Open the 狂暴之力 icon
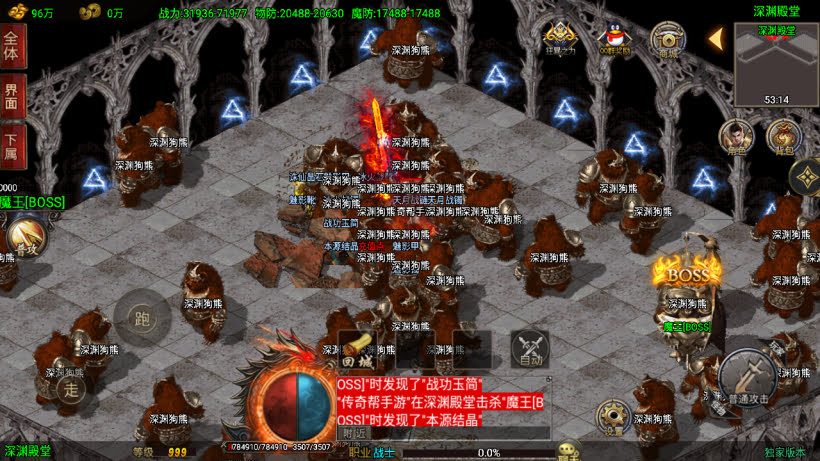 pos(560,39)
